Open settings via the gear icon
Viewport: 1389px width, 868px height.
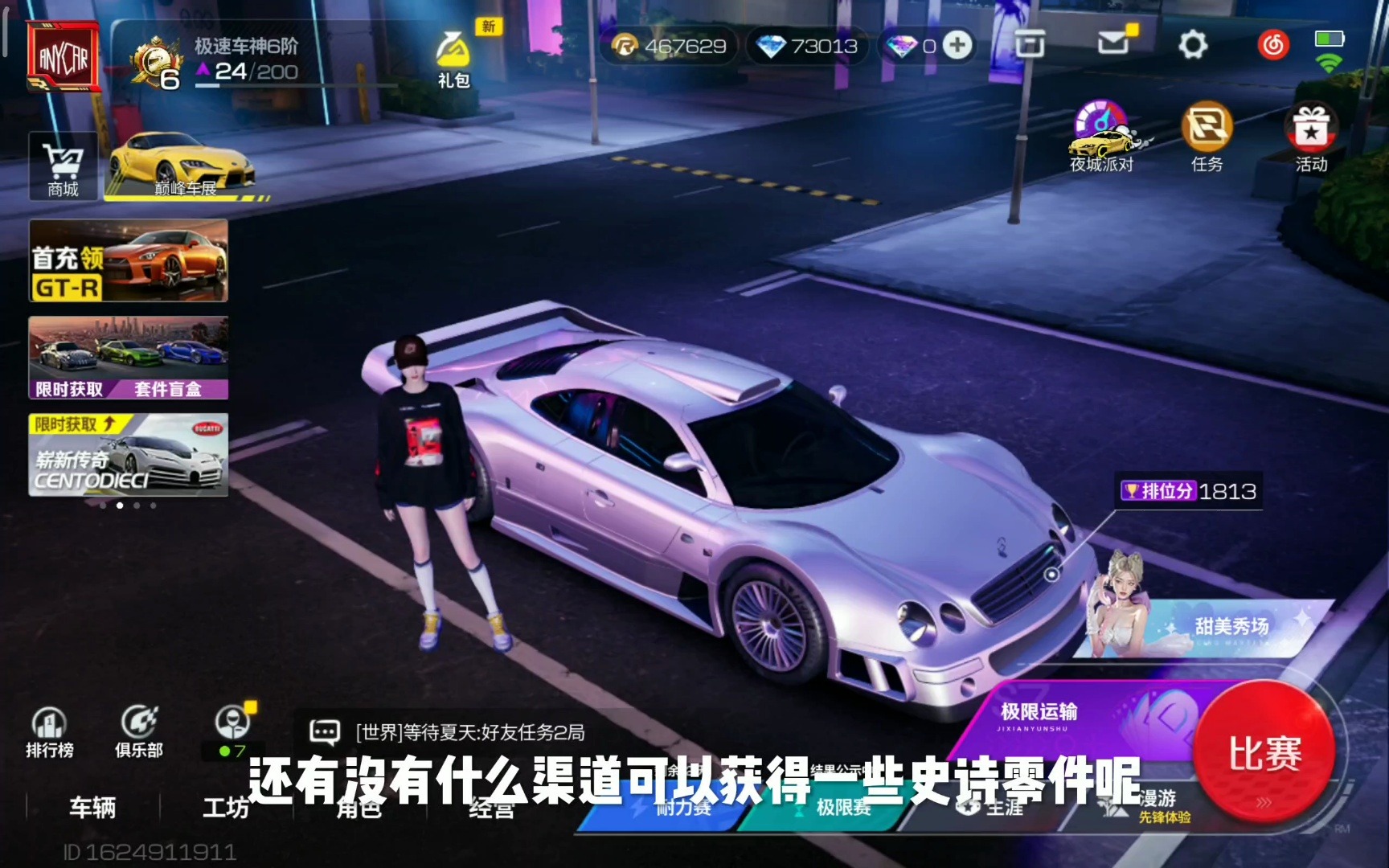click(1192, 45)
